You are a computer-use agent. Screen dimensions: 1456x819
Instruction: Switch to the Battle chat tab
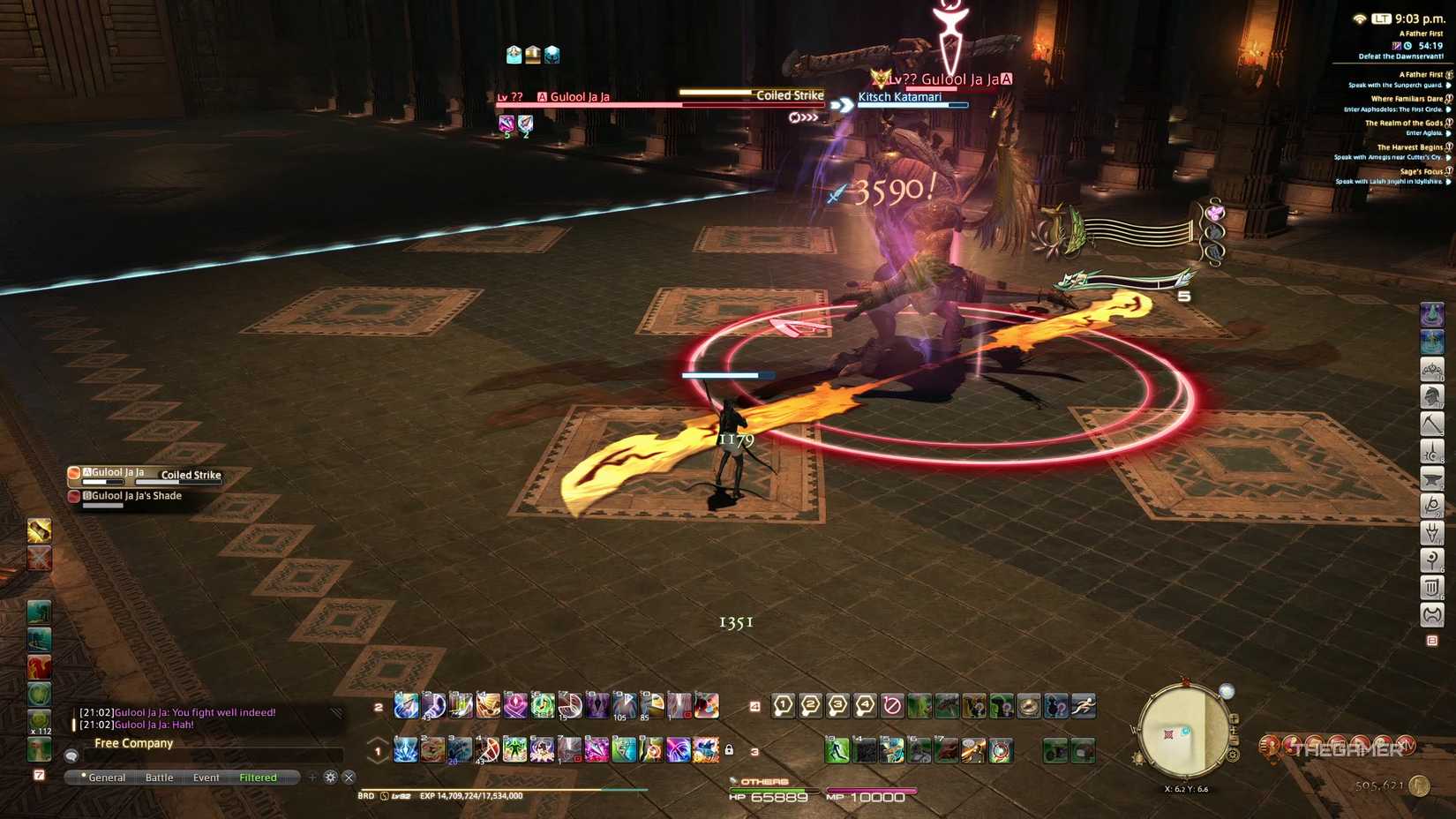(x=160, y=778)
